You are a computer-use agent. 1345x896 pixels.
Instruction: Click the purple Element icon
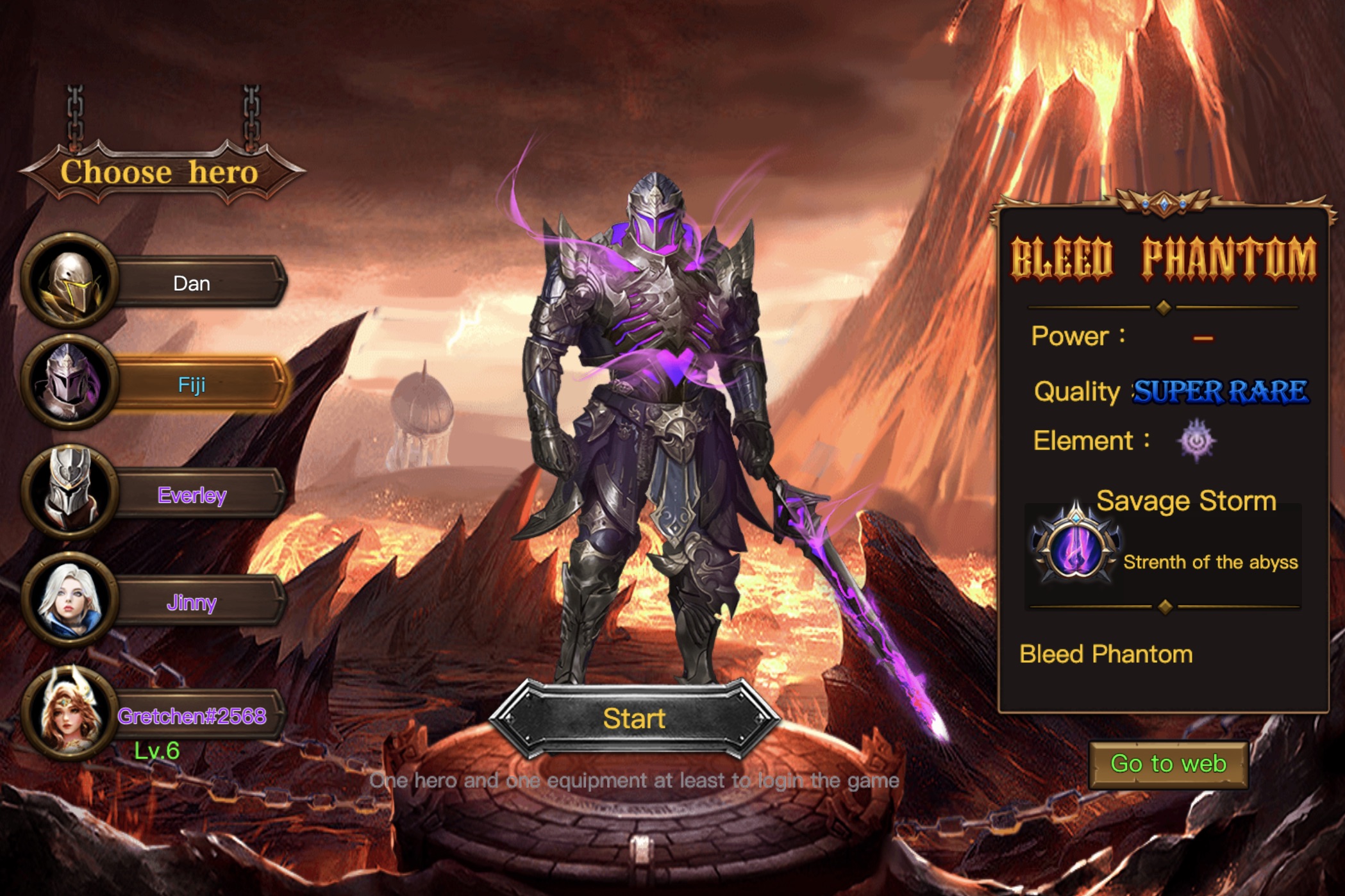tap(1196, 441)
